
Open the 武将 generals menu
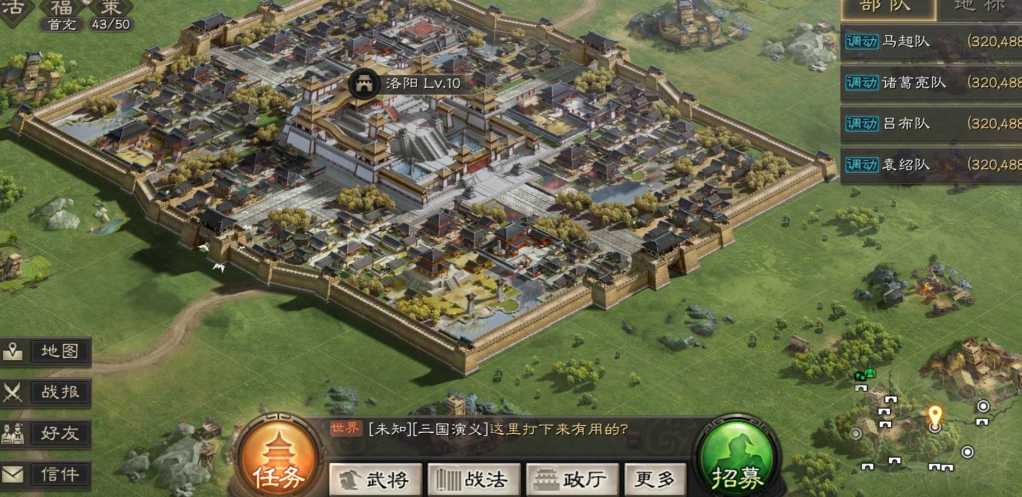373,479
